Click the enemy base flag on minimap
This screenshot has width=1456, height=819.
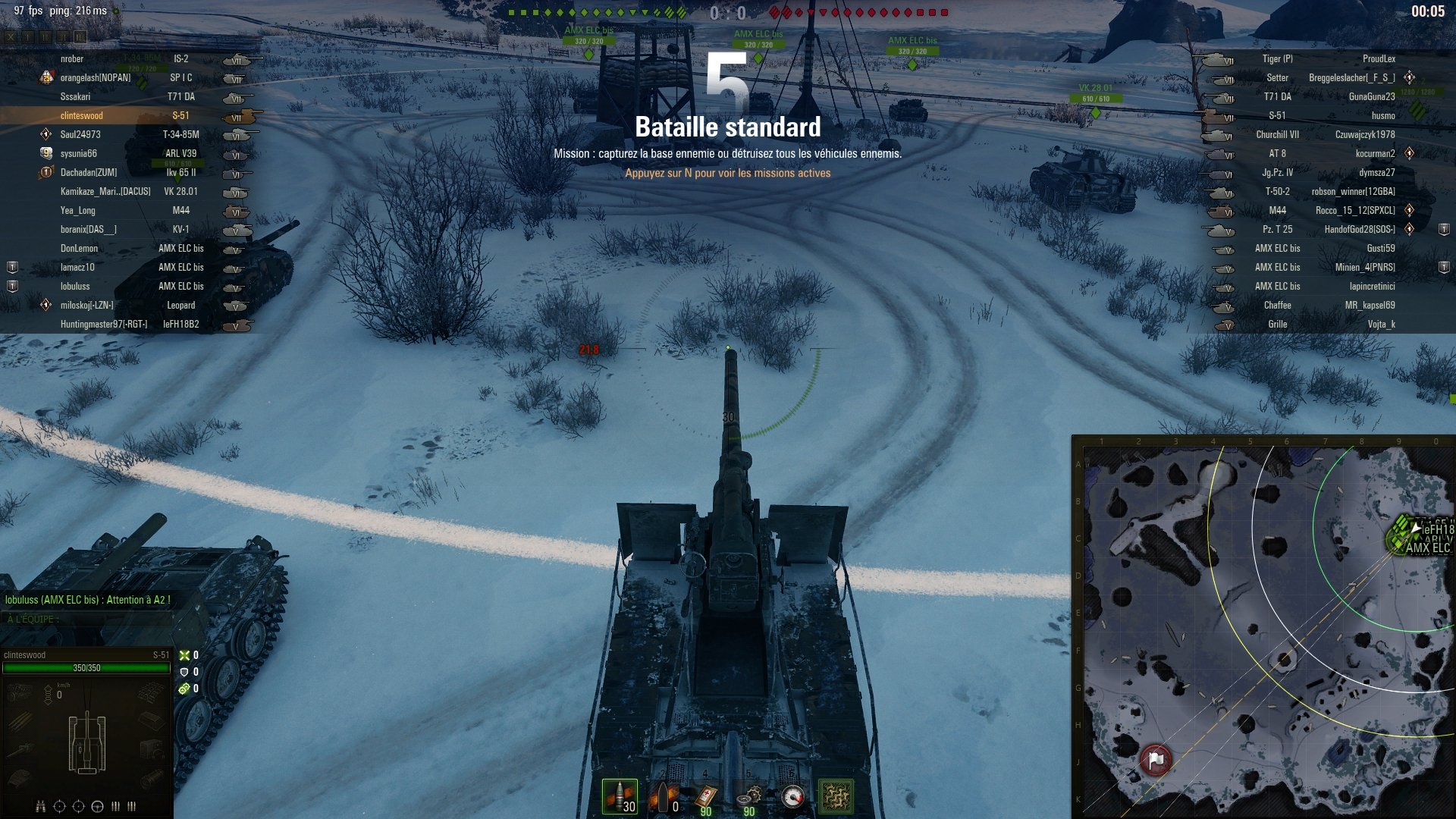pyautogui.click(x=1155, y=758)
